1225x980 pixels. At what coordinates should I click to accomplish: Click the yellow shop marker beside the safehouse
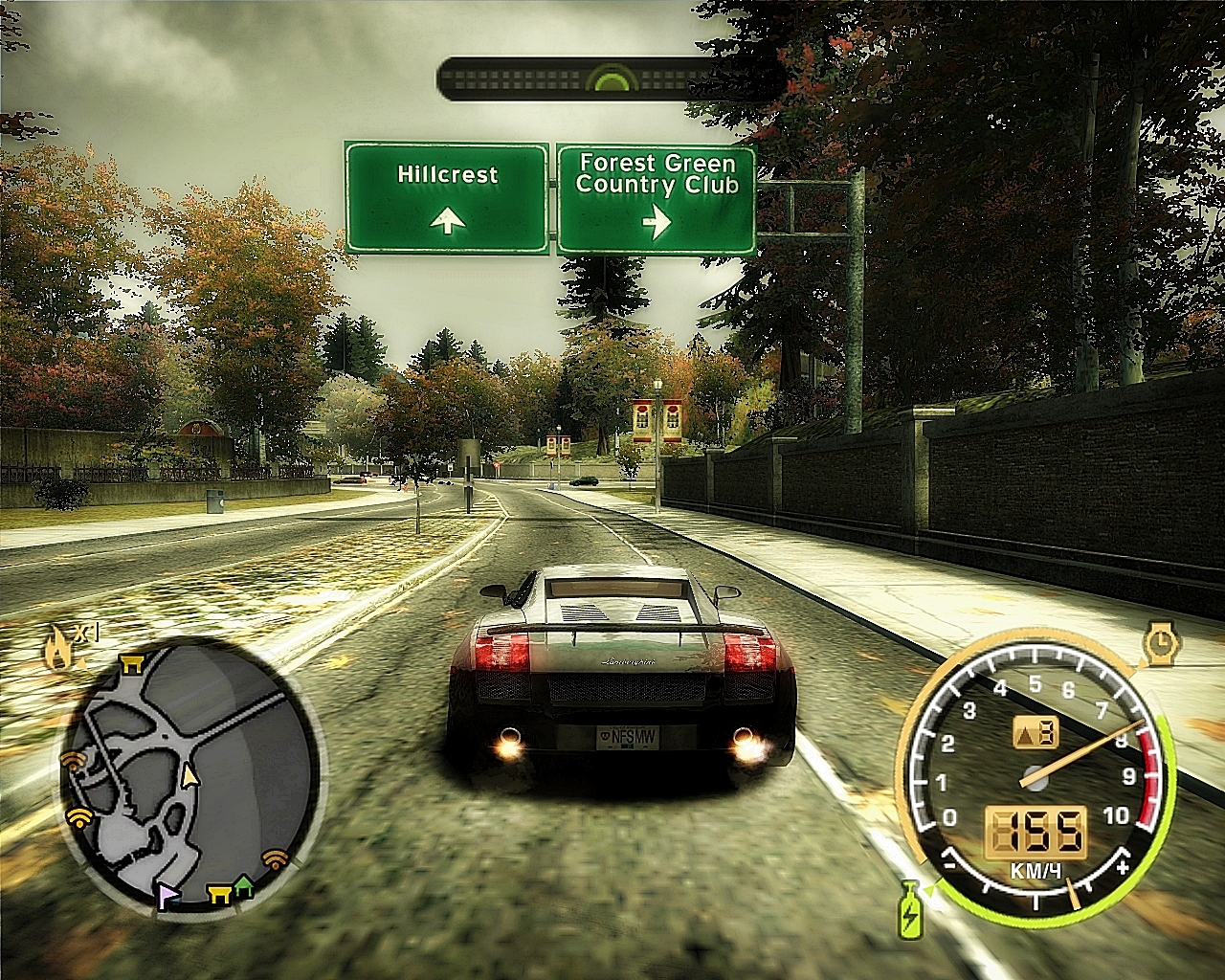tap(219, 894)
